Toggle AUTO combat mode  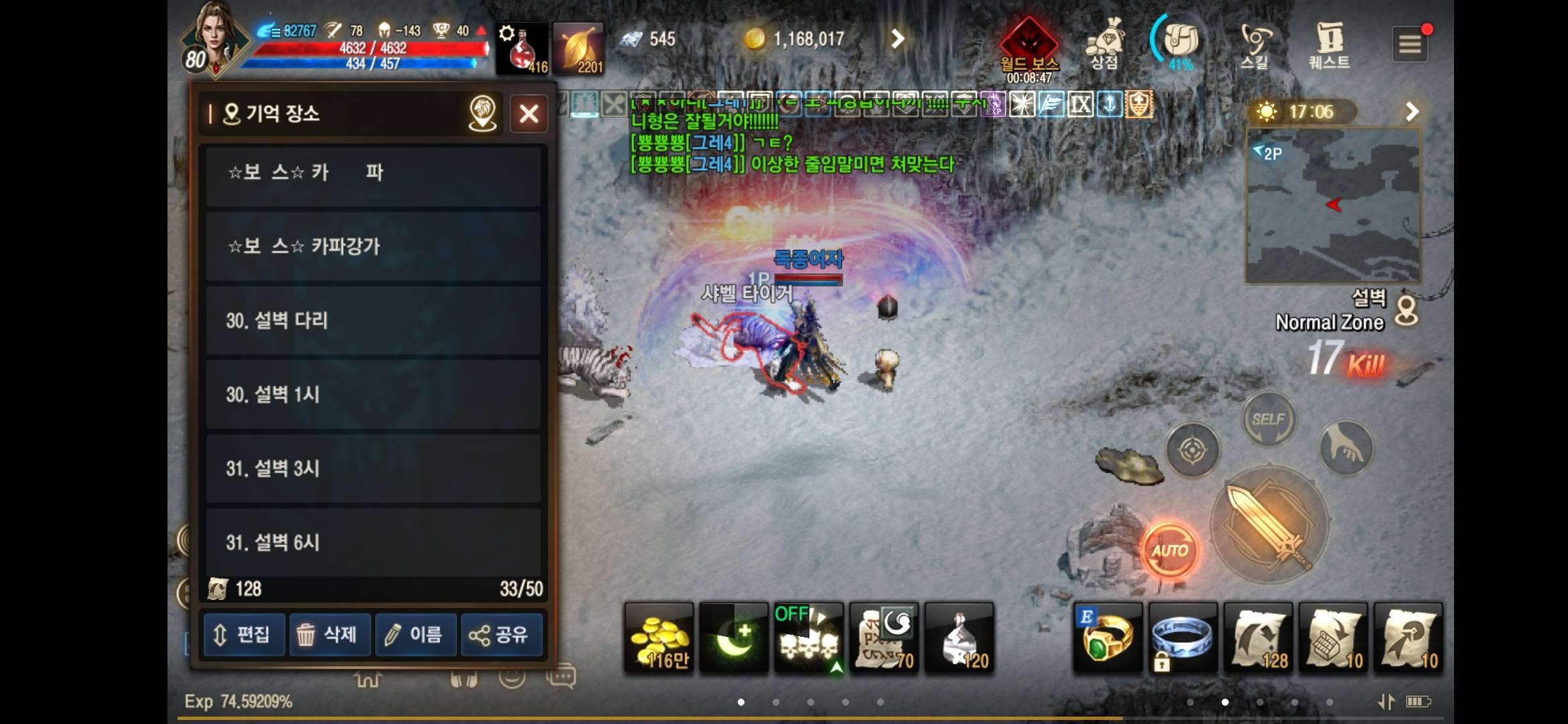(1171, 550)
